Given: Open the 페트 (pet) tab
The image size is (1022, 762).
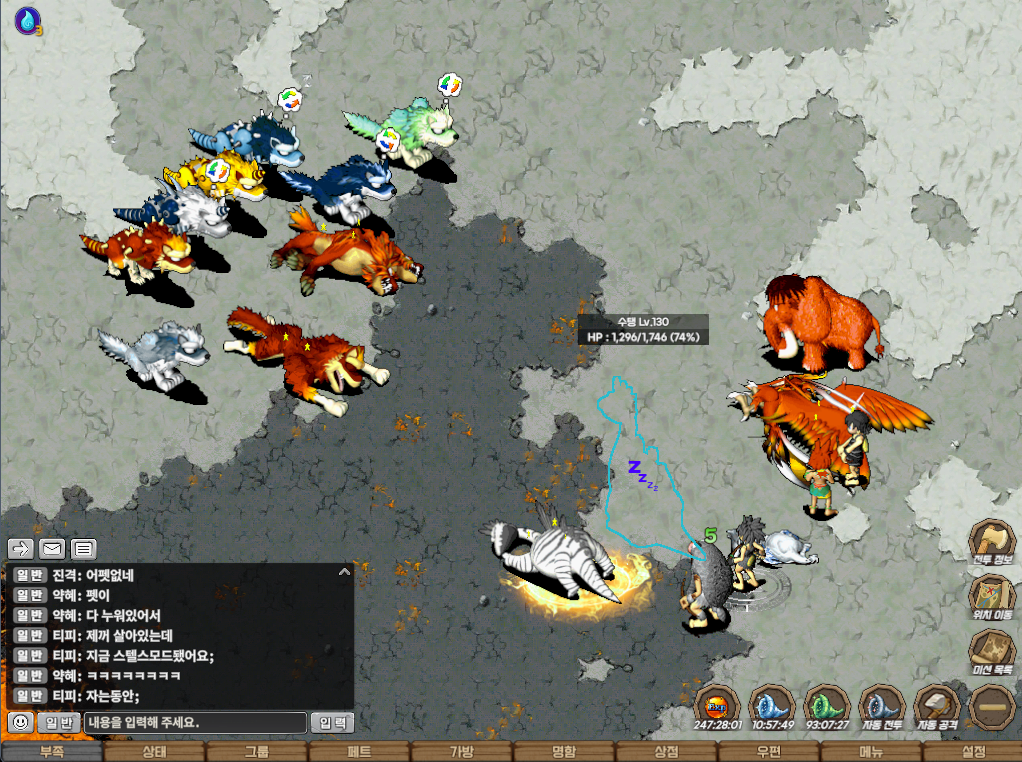Looking at the screenshot, I should pos(359,752).
